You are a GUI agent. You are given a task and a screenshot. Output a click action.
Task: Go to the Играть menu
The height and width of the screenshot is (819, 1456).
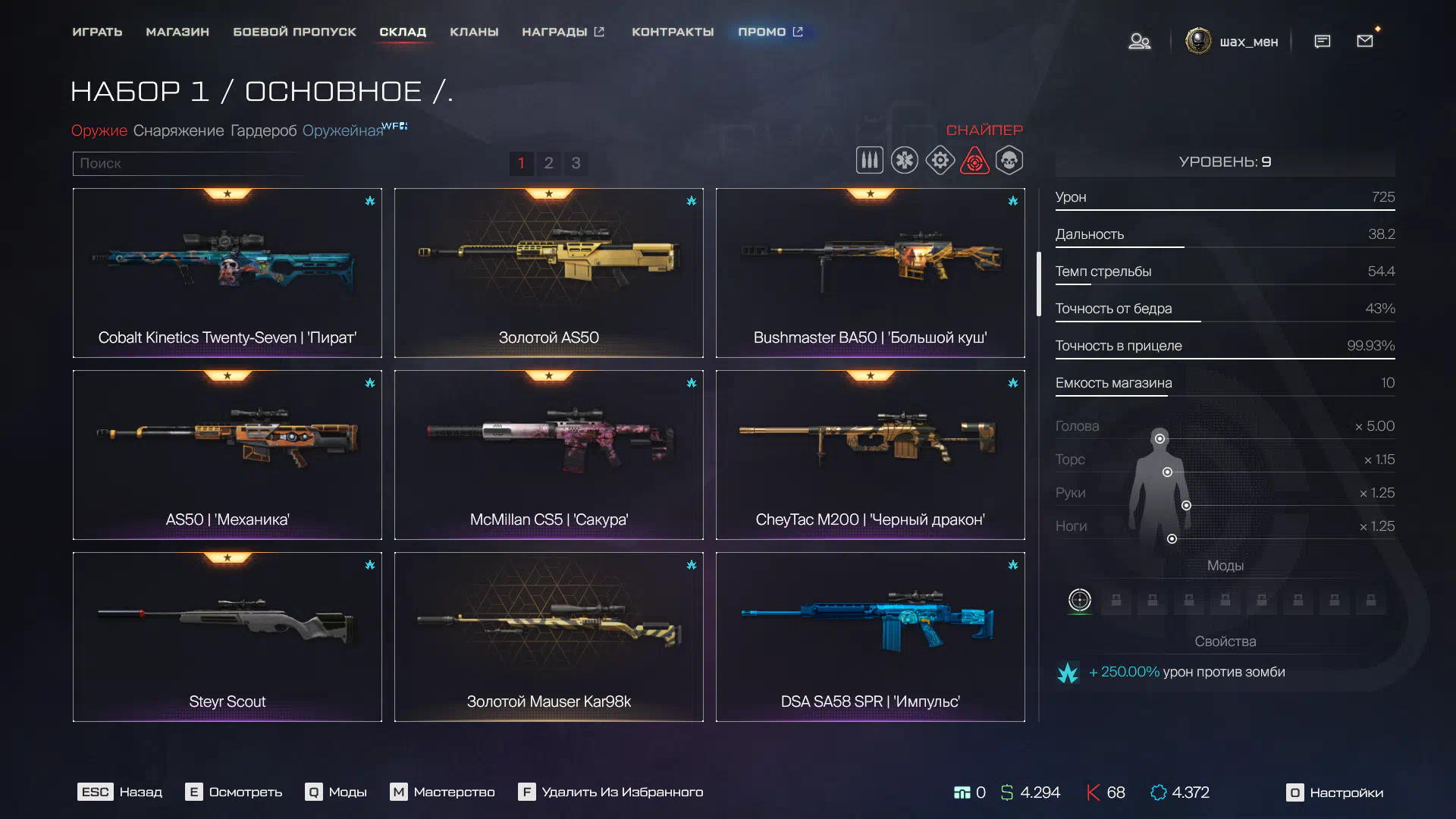coord(97,32)
